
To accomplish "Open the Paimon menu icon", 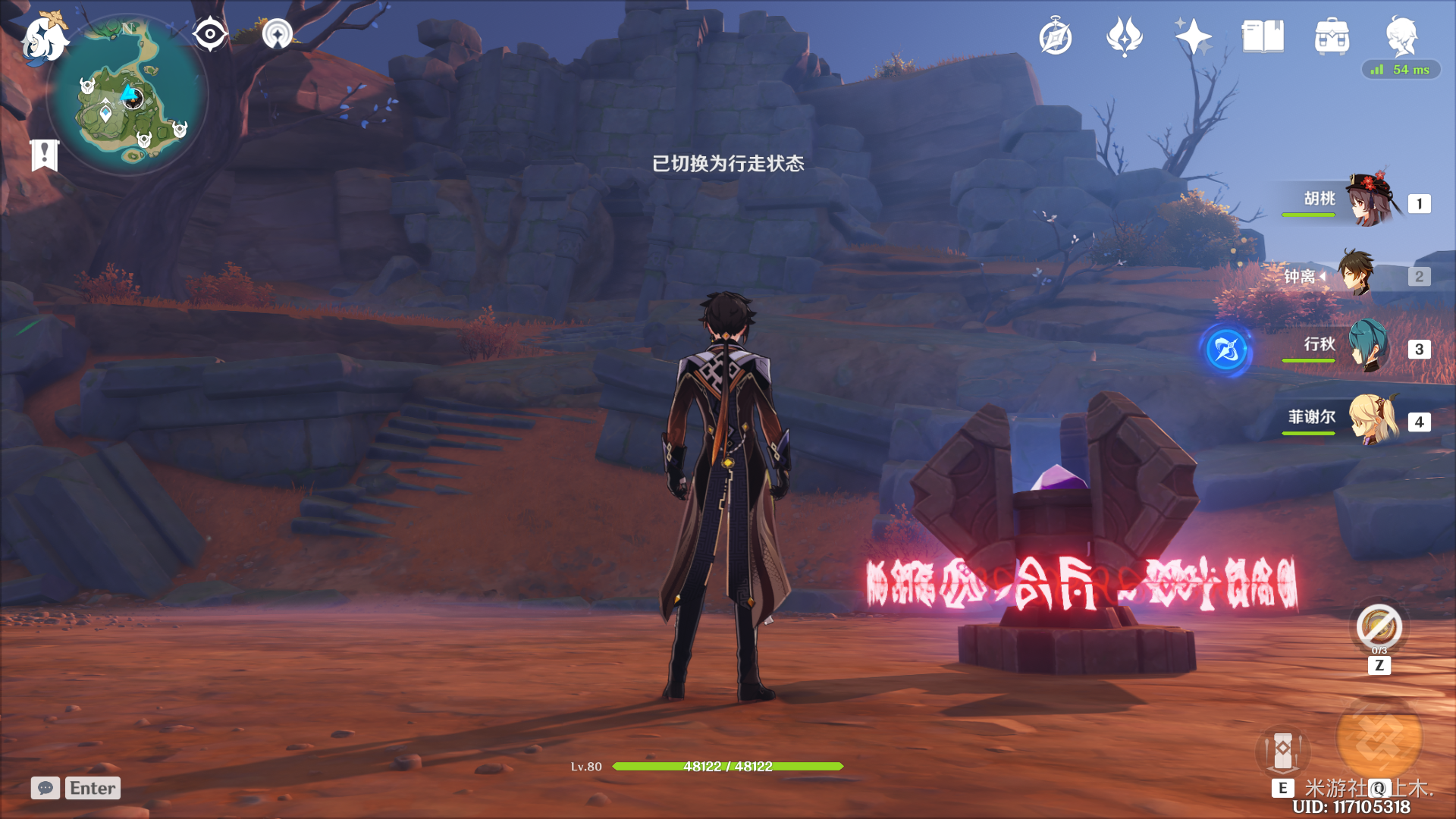I will [43, 37].
